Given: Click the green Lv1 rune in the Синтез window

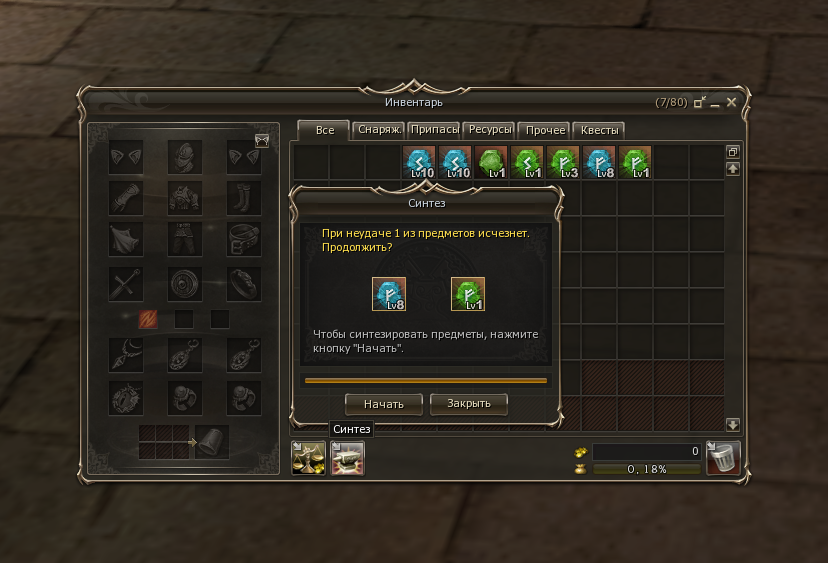Looking at the screenshot, I should (x=468, y=294).
